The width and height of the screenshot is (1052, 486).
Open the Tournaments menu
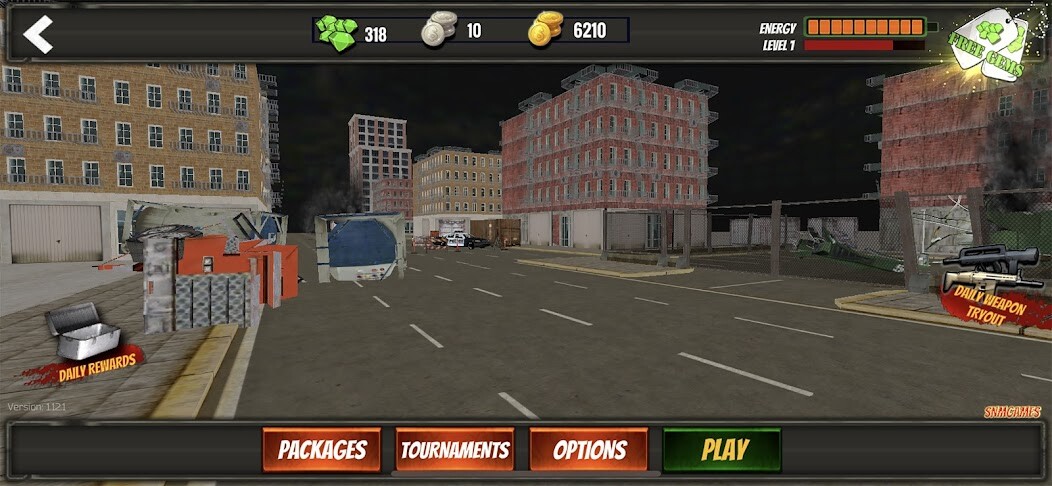[x=455, y=450]
